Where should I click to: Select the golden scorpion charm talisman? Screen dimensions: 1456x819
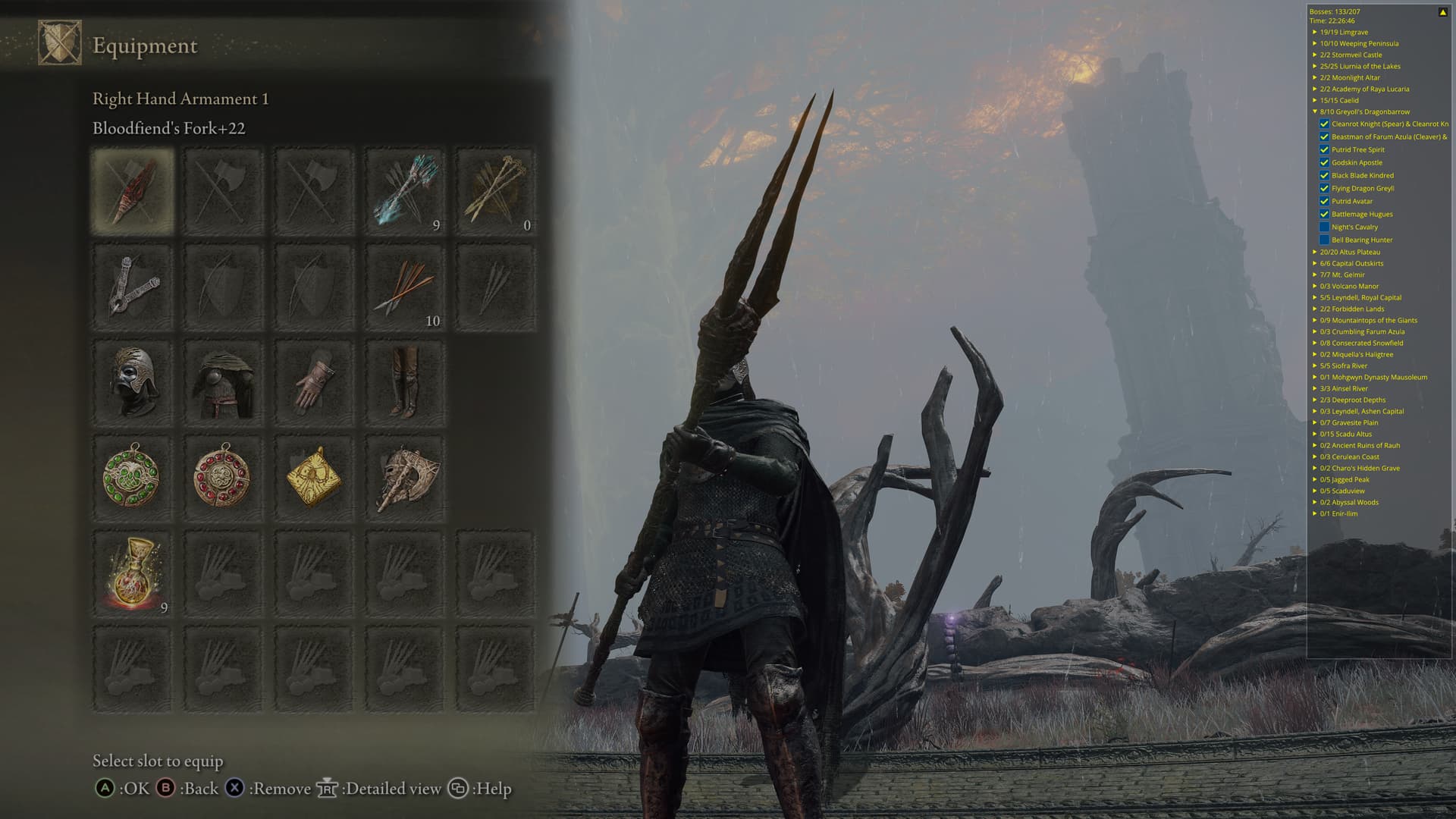coord(314,479)
